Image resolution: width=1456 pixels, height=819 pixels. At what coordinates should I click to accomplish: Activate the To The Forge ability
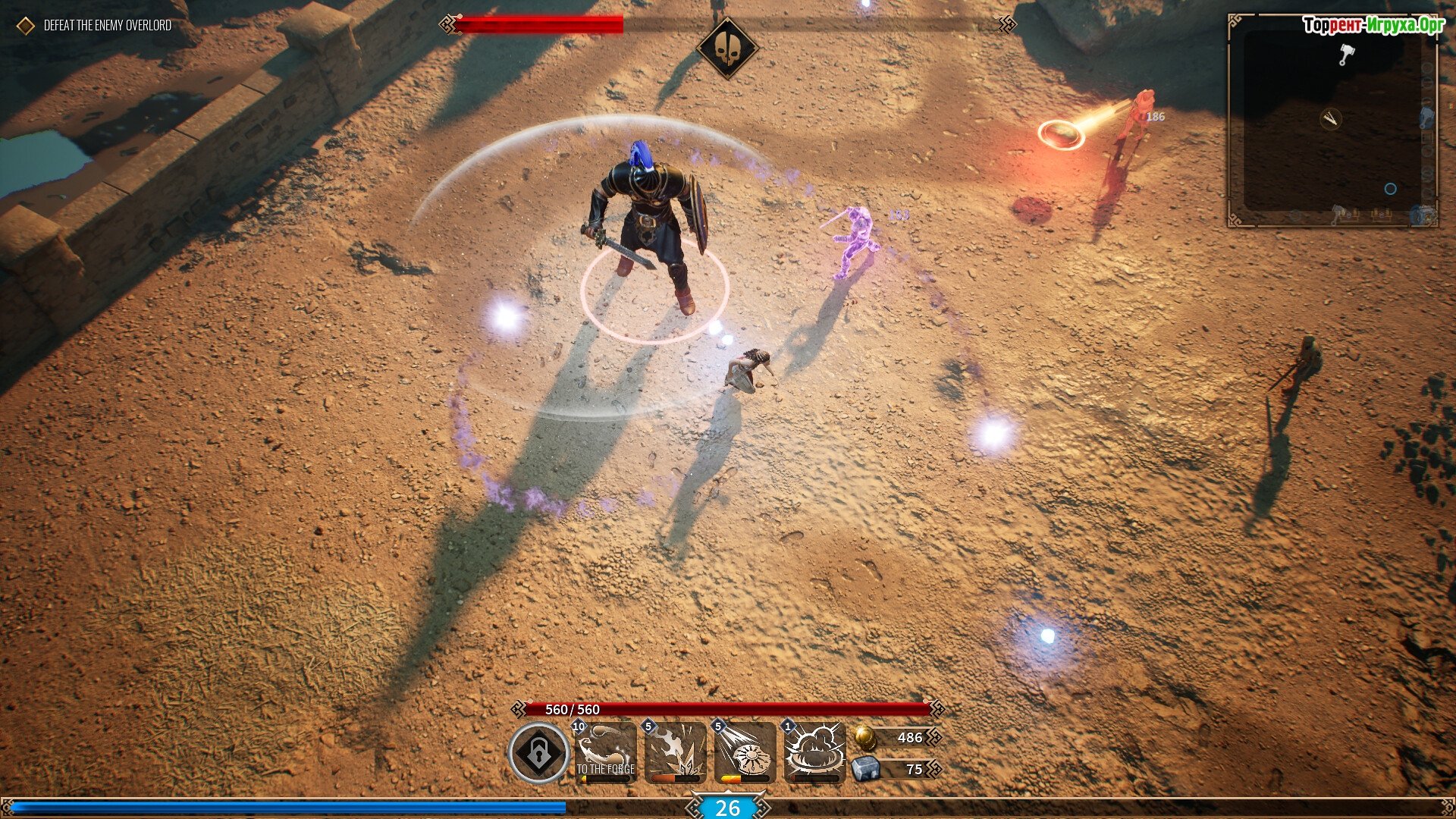pyautogui.click(x=605, y=752)
